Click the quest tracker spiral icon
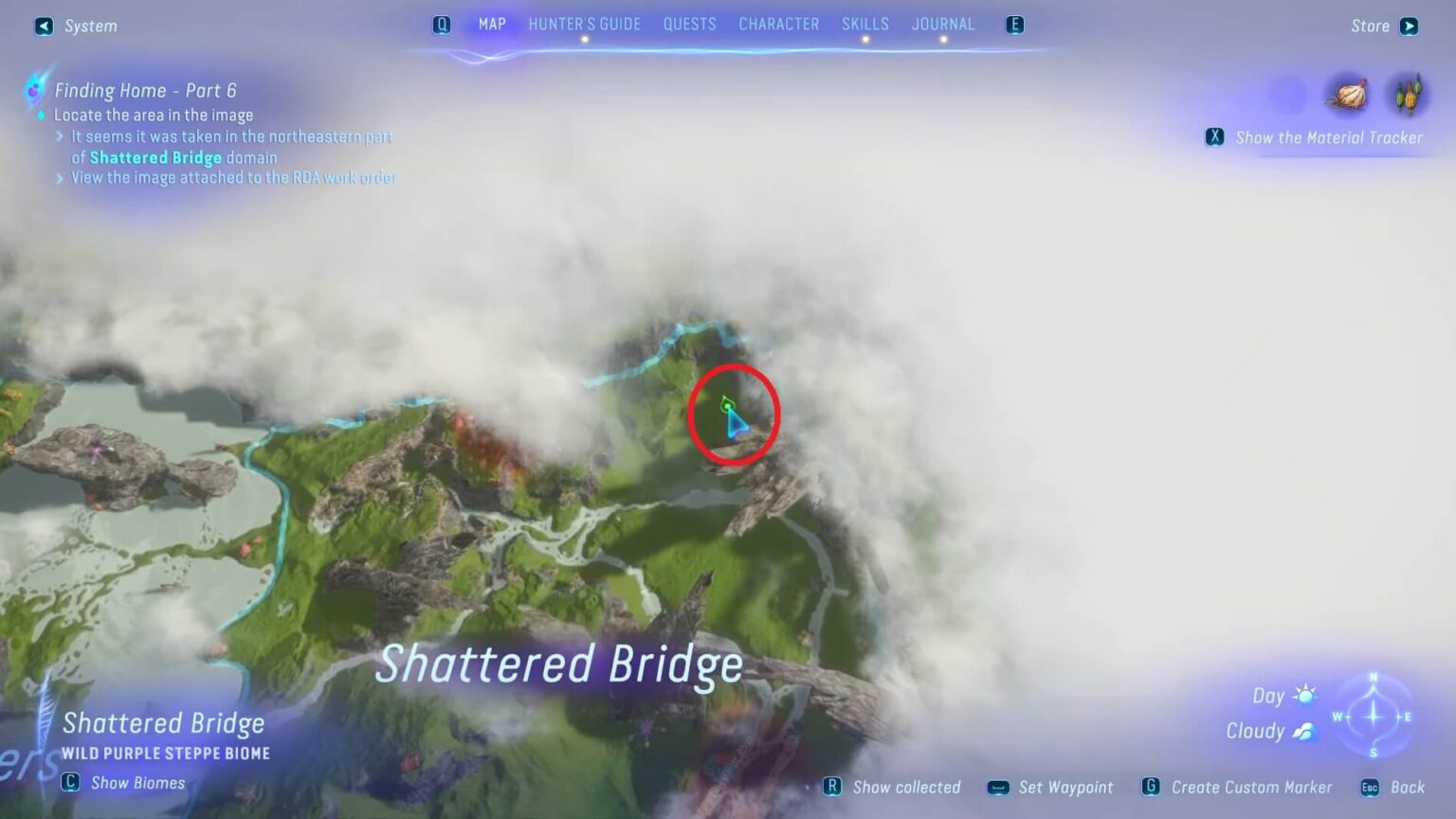The width and height of the screenshot is (1456, 819). (35, 90)
